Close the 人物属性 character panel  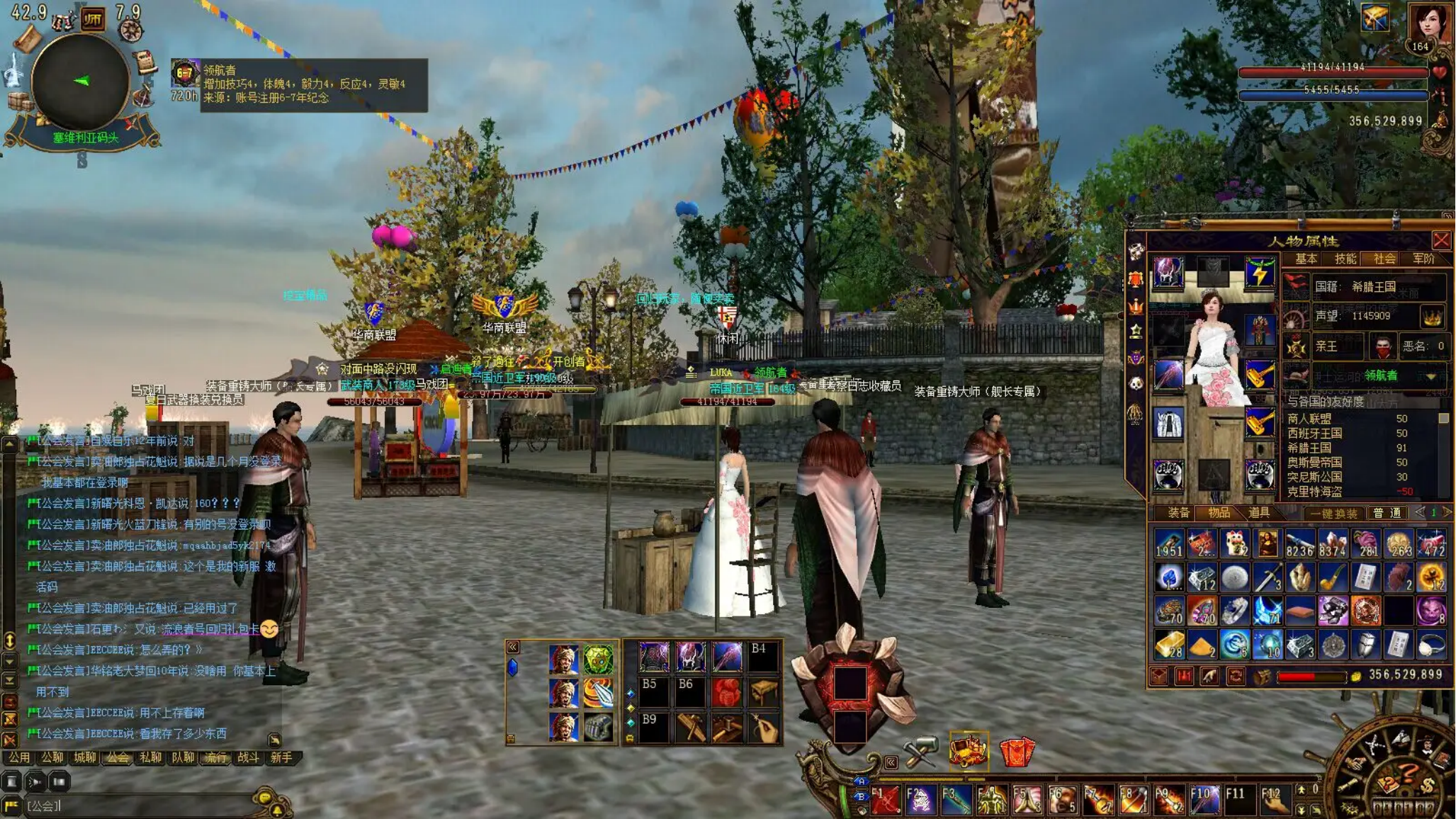tap(1440, 240)
